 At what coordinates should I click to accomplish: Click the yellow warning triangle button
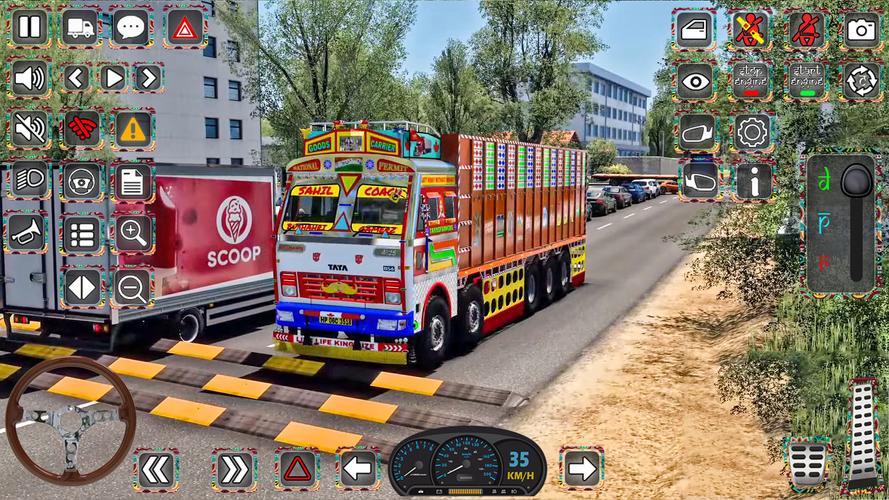click(x=132, y=128)
